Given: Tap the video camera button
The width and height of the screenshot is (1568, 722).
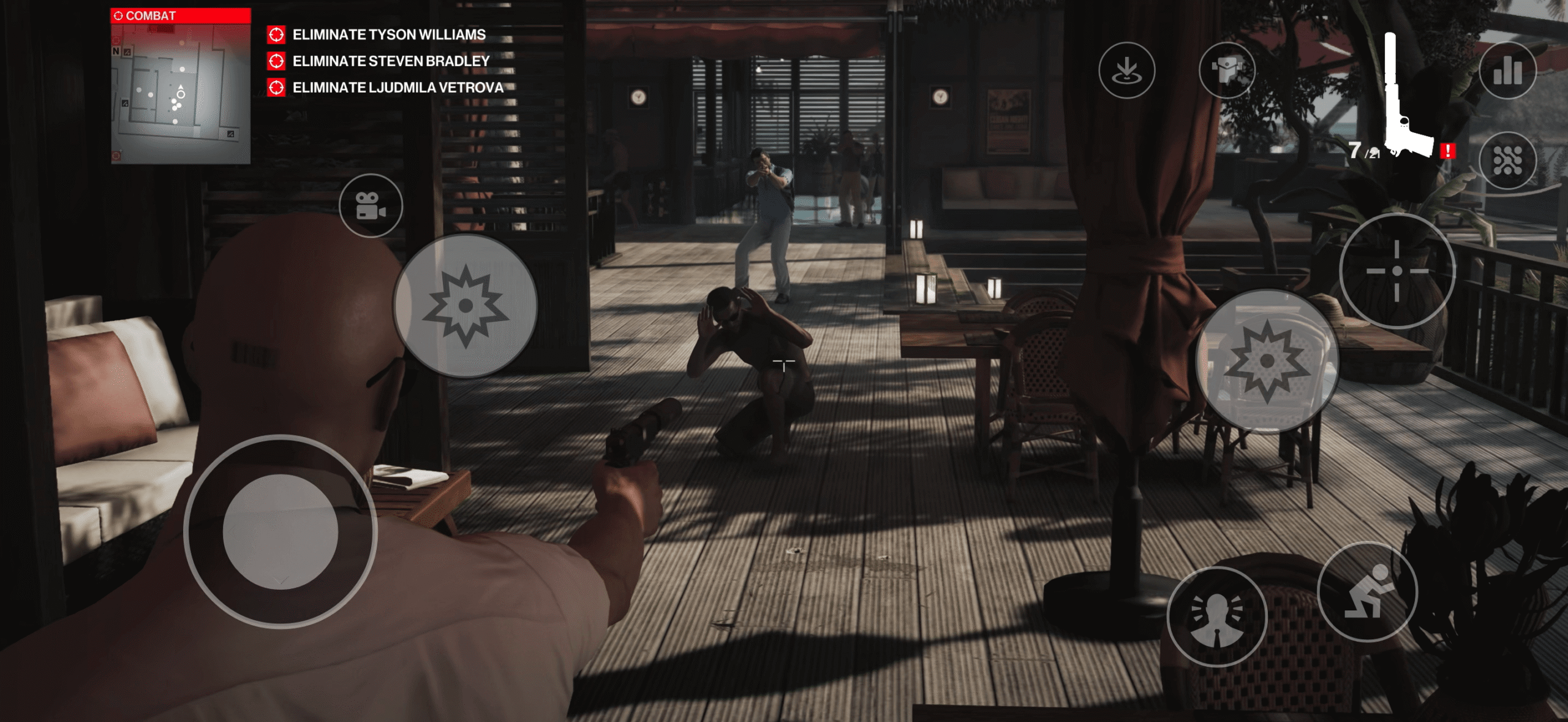Looking at the screenshot, I should pyautogui.click(x=371, y=206).
